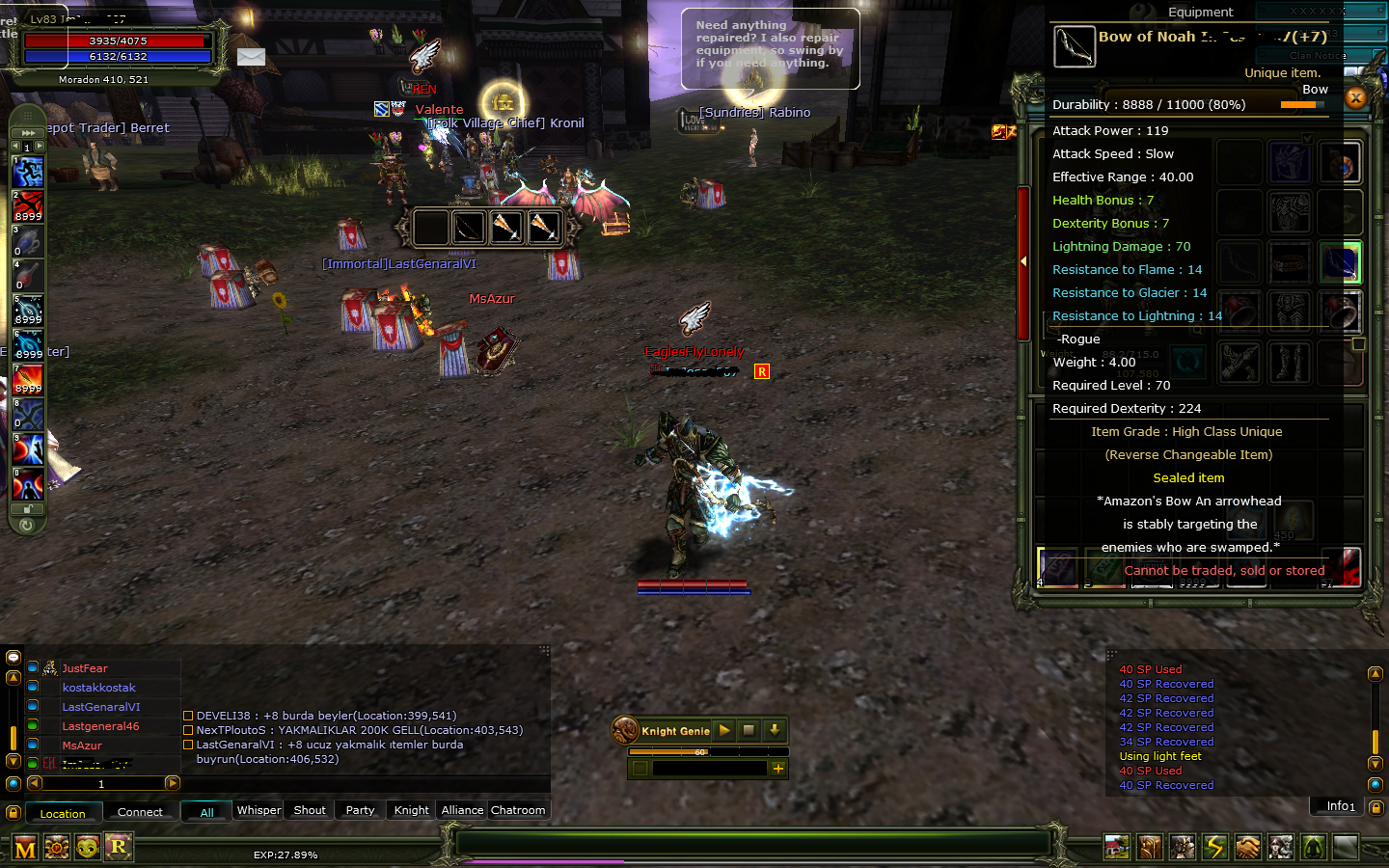Collapse friend list using the up arrow
The width and height of the screenshot is (1389, 868).
point(13,678)
